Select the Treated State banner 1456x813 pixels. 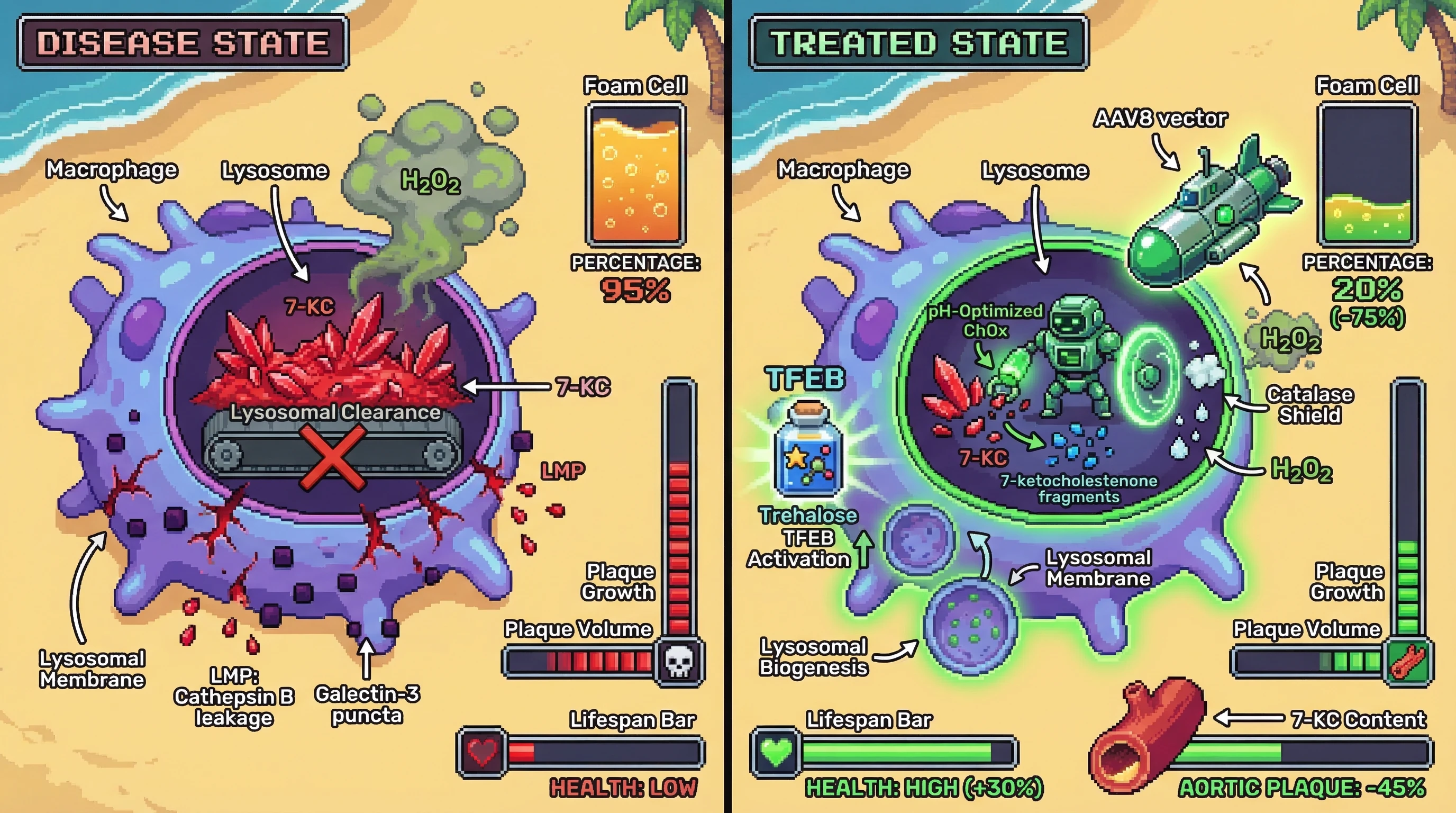click(x=918, y=43)
